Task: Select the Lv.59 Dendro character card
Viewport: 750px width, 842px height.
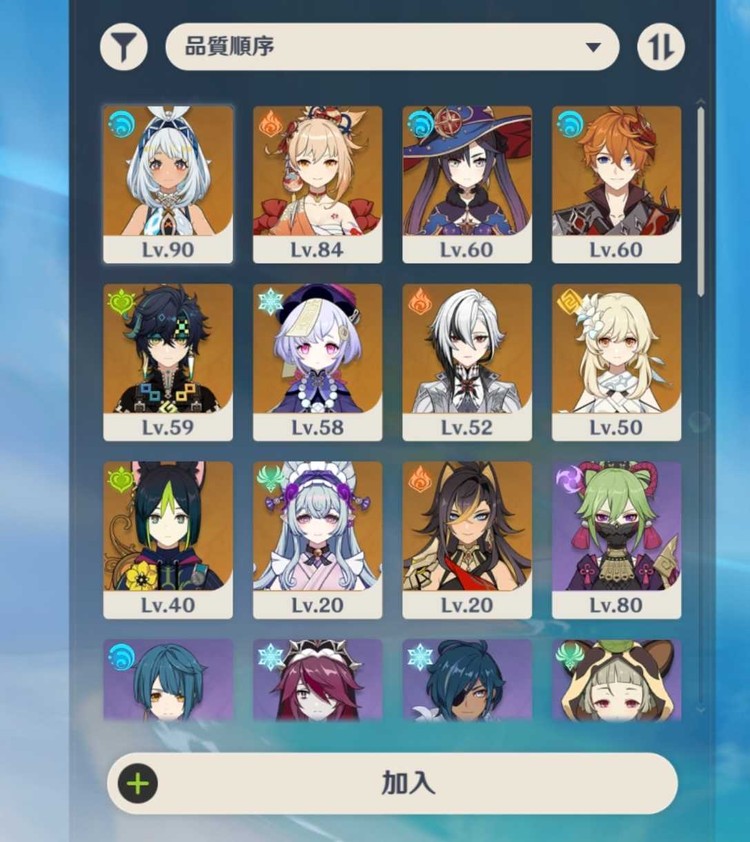Action: (x=168, y=361)
